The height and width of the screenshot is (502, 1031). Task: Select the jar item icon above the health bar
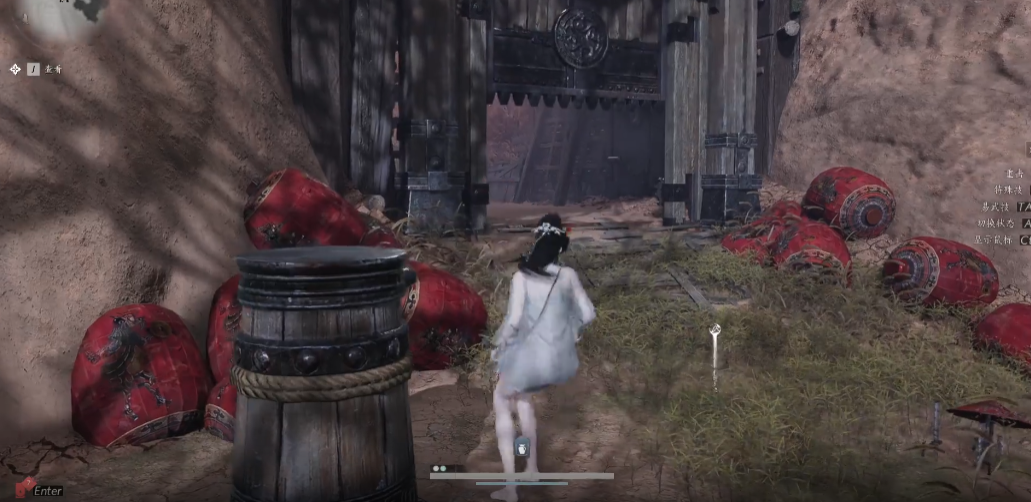pyautogui.click(x=521, y=447)
